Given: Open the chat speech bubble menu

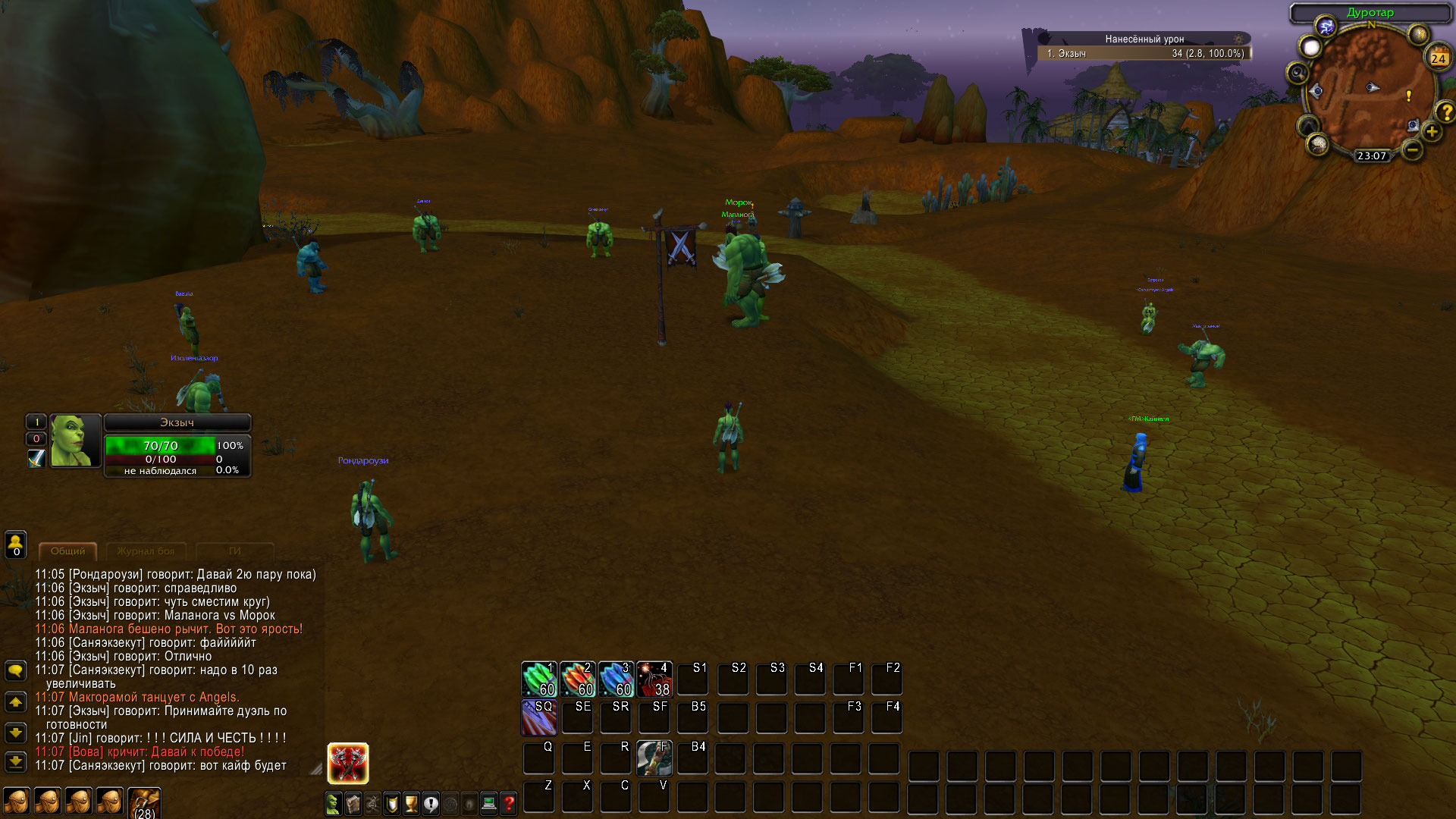Looking at the screenshot, I should [16, 671].
